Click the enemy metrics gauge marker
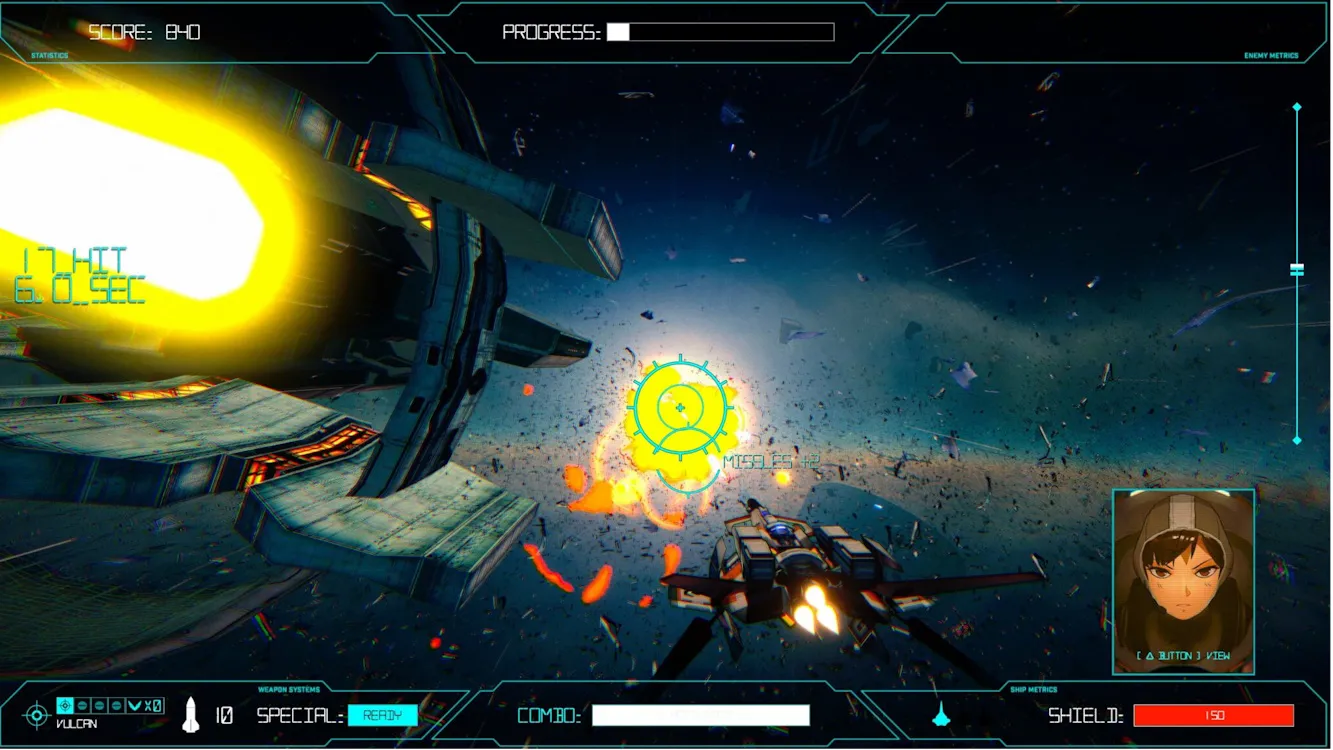1333x750 pixels. [x=1297, y=270]
